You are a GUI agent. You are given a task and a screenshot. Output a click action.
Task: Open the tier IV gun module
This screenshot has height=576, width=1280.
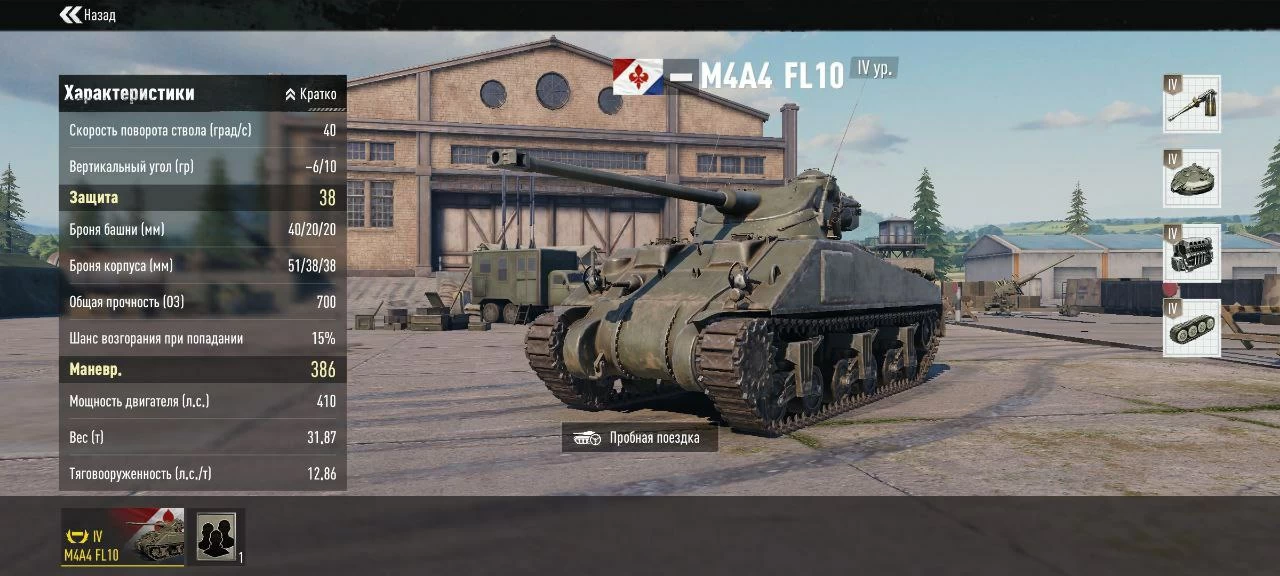coord(1191,104)
